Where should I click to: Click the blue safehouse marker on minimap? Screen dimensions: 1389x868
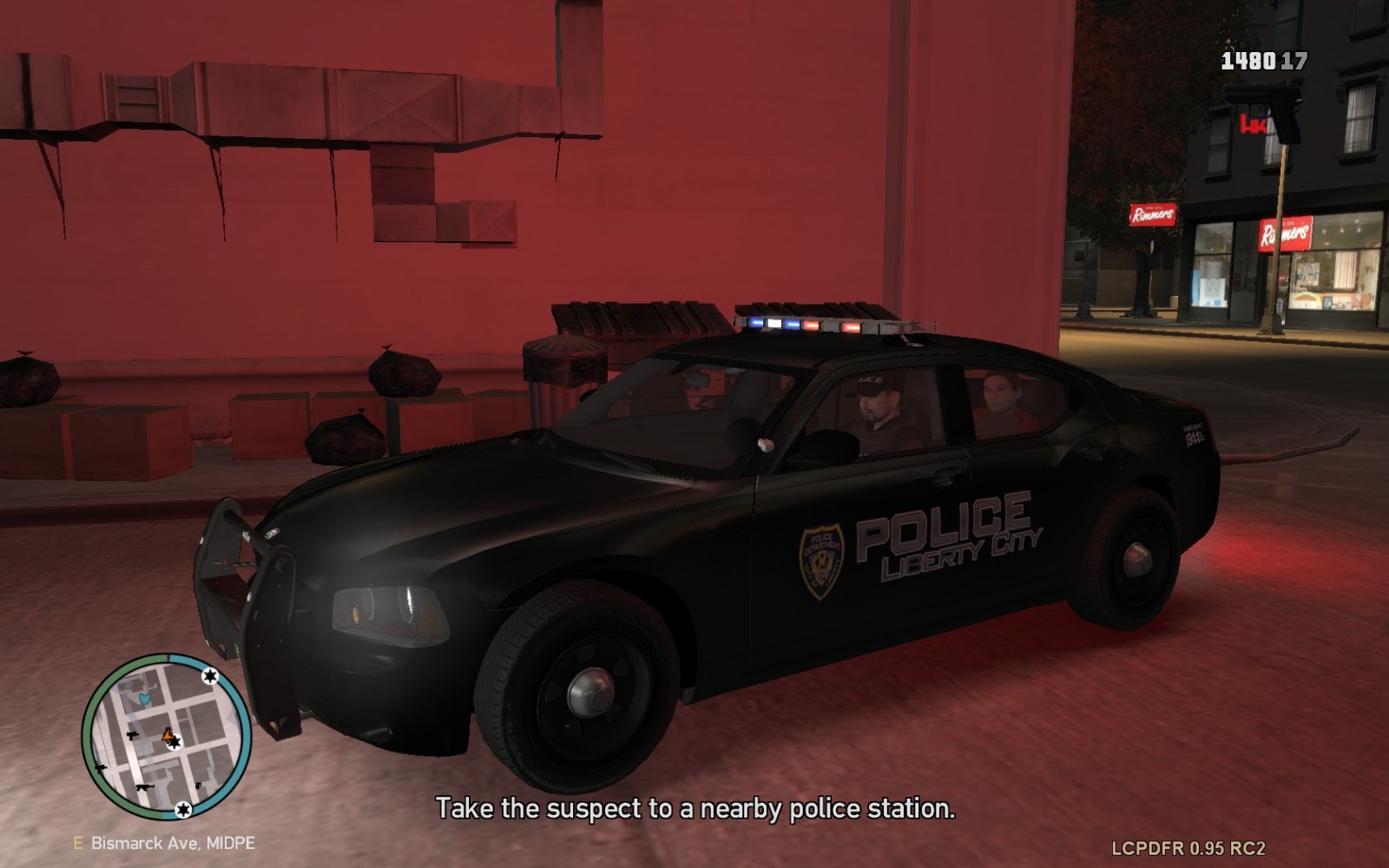[144, 699]
